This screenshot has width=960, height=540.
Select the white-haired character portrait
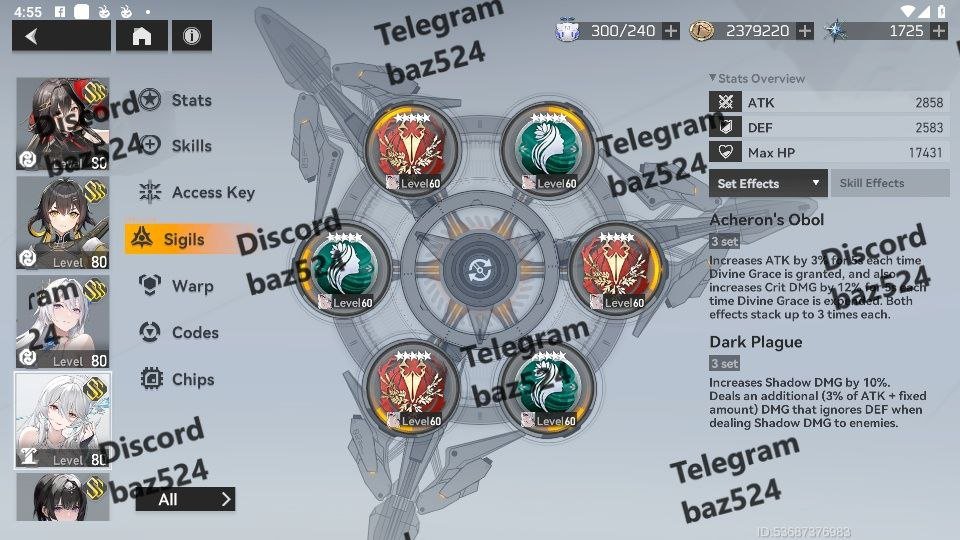[63, 420]
